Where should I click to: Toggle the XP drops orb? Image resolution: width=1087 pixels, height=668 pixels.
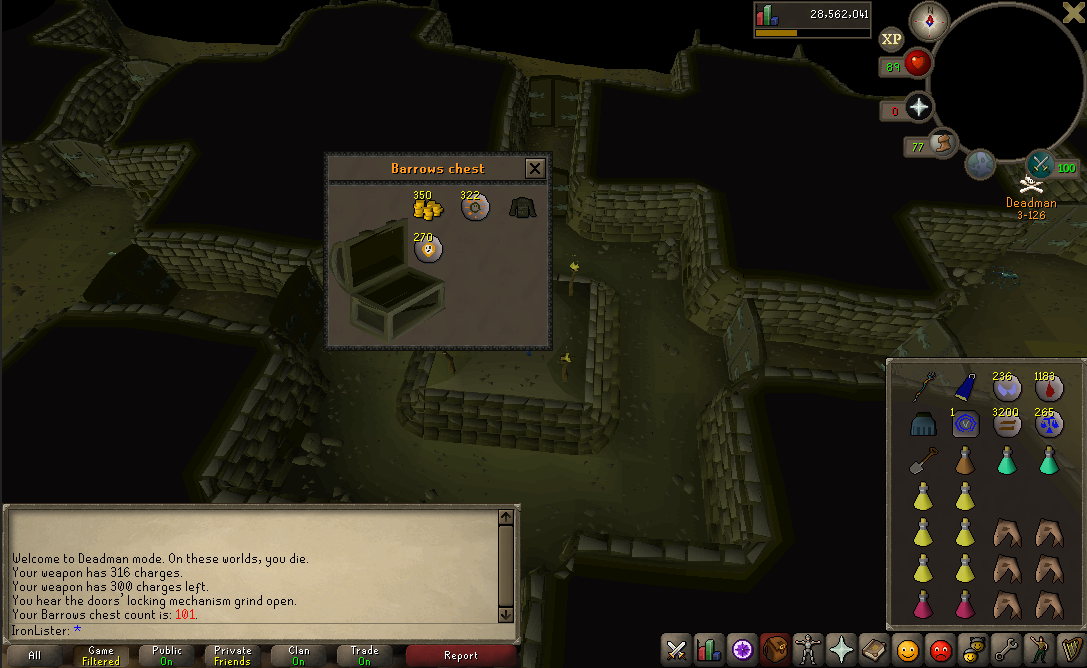tap(890, 39)
